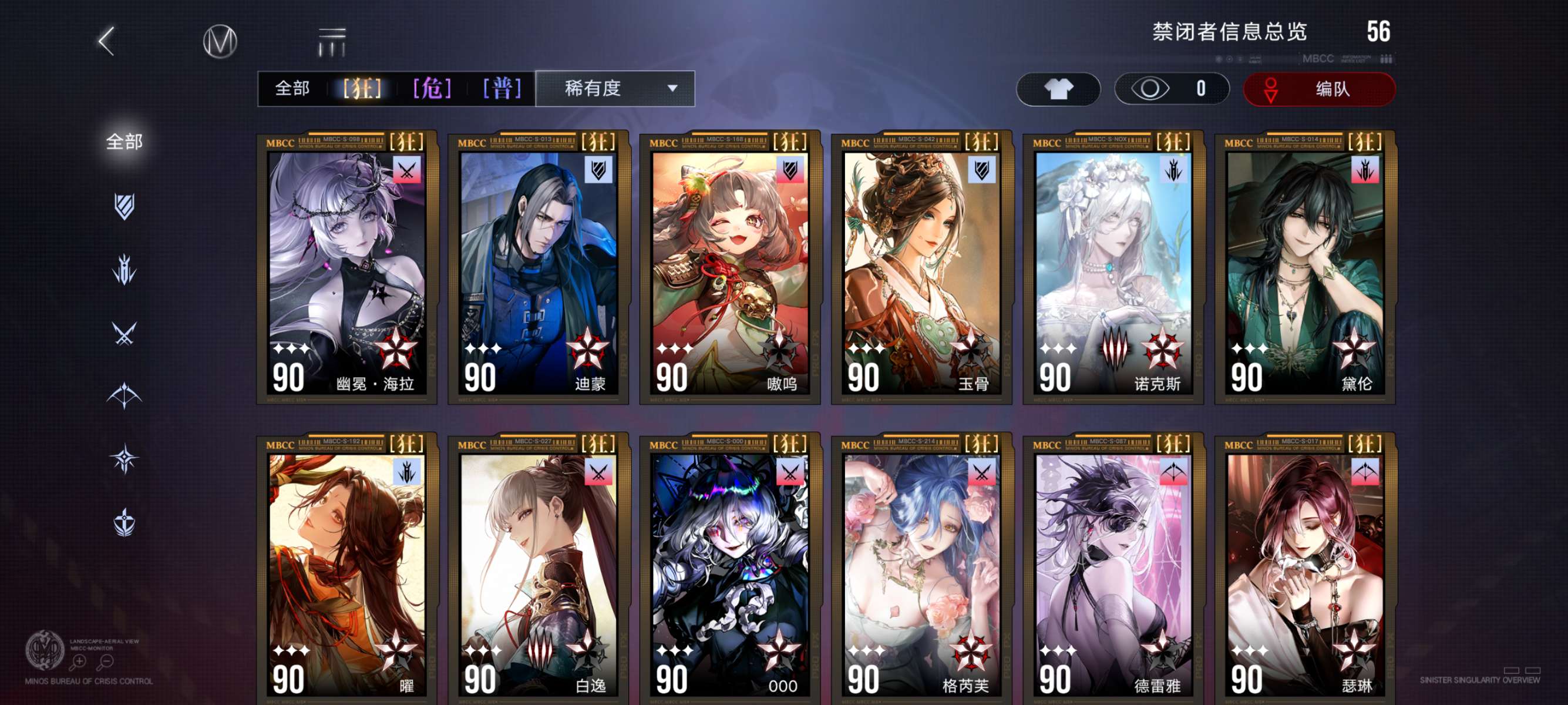This screenshot has width=1568, height=705.
Task: Switch to the 全部 rarity filter tab
Action: (292, 89)
